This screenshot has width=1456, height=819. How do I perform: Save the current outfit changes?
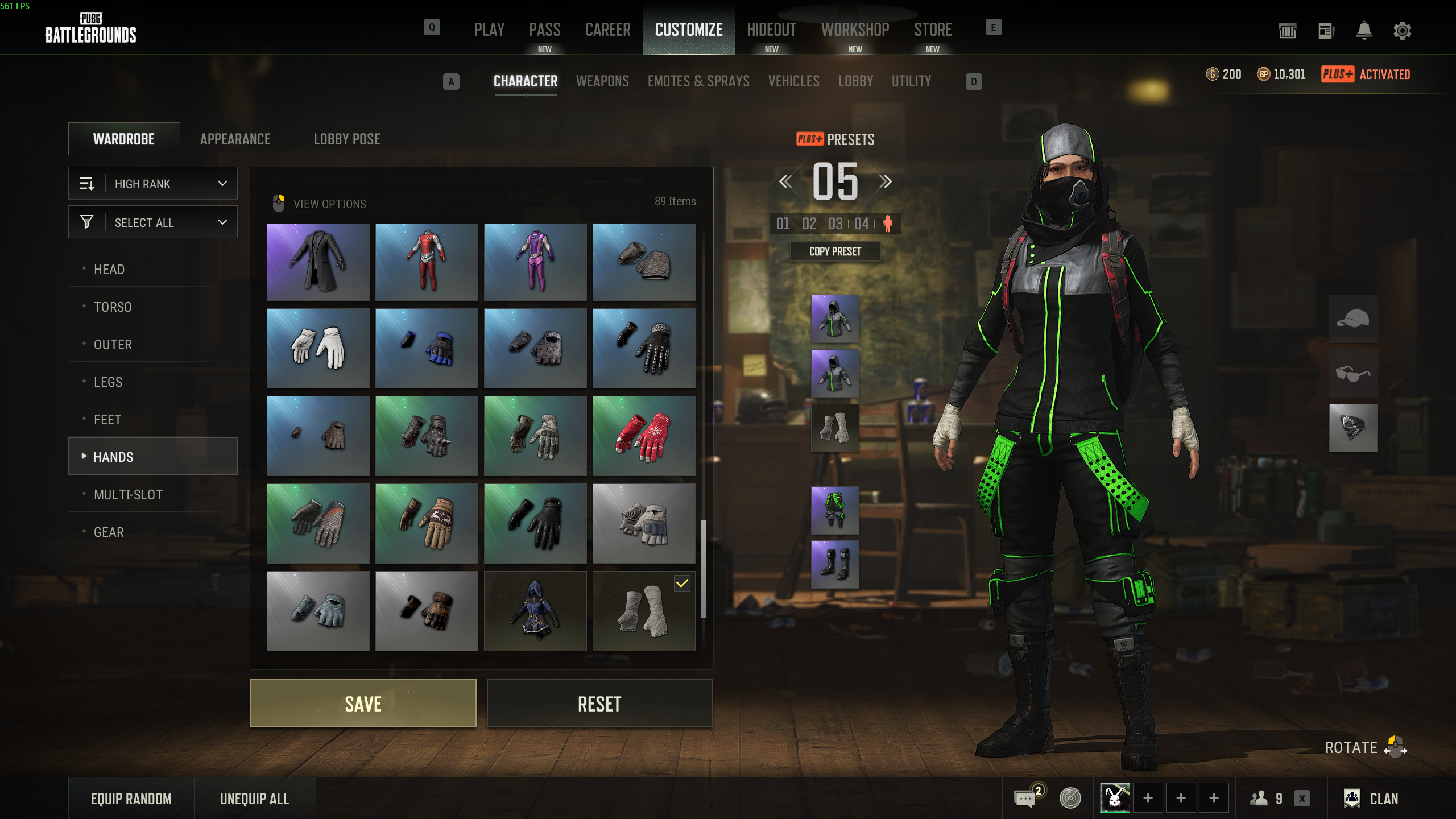click(x=363, y=704)
